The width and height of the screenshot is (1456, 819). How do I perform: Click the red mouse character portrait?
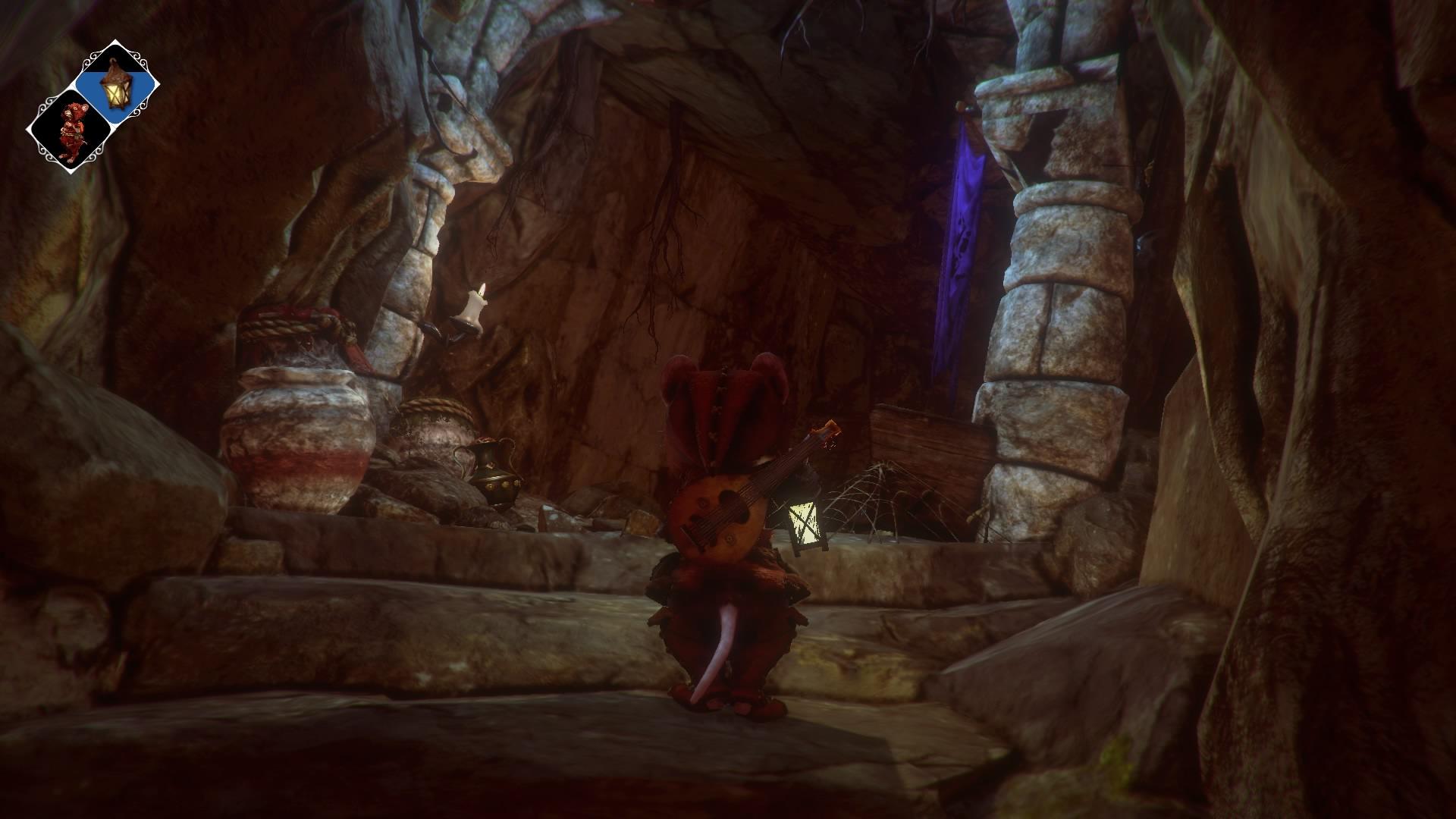point(70,133)
